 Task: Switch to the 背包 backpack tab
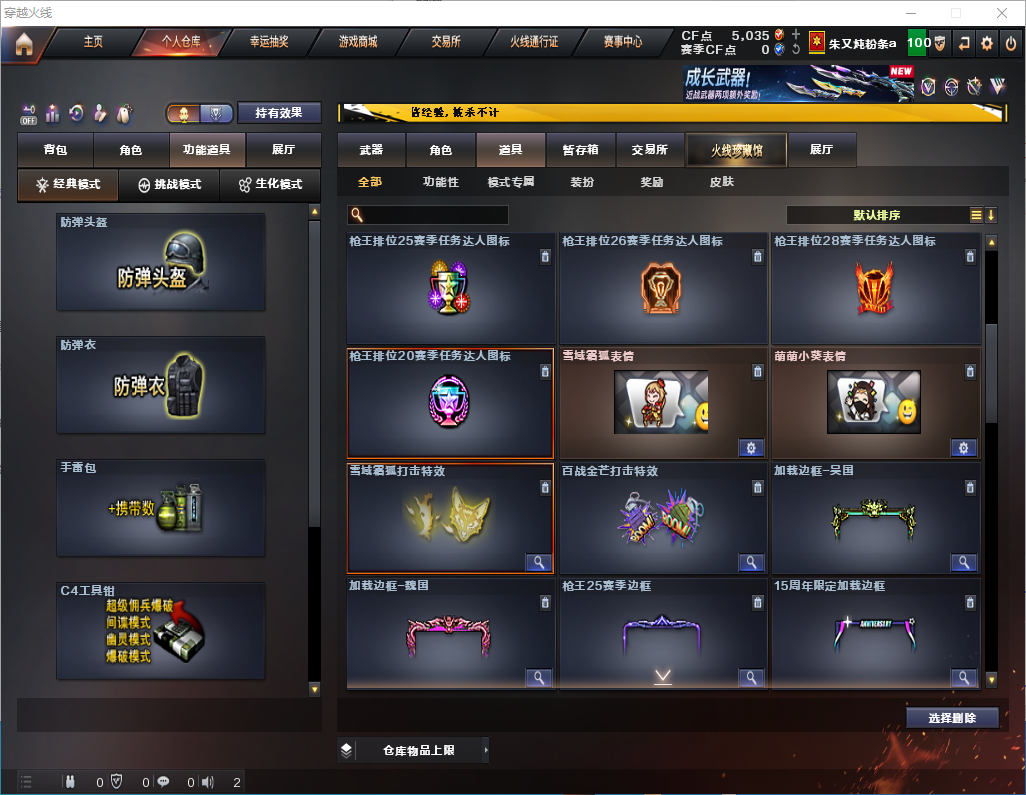click(x=55, y=150)
